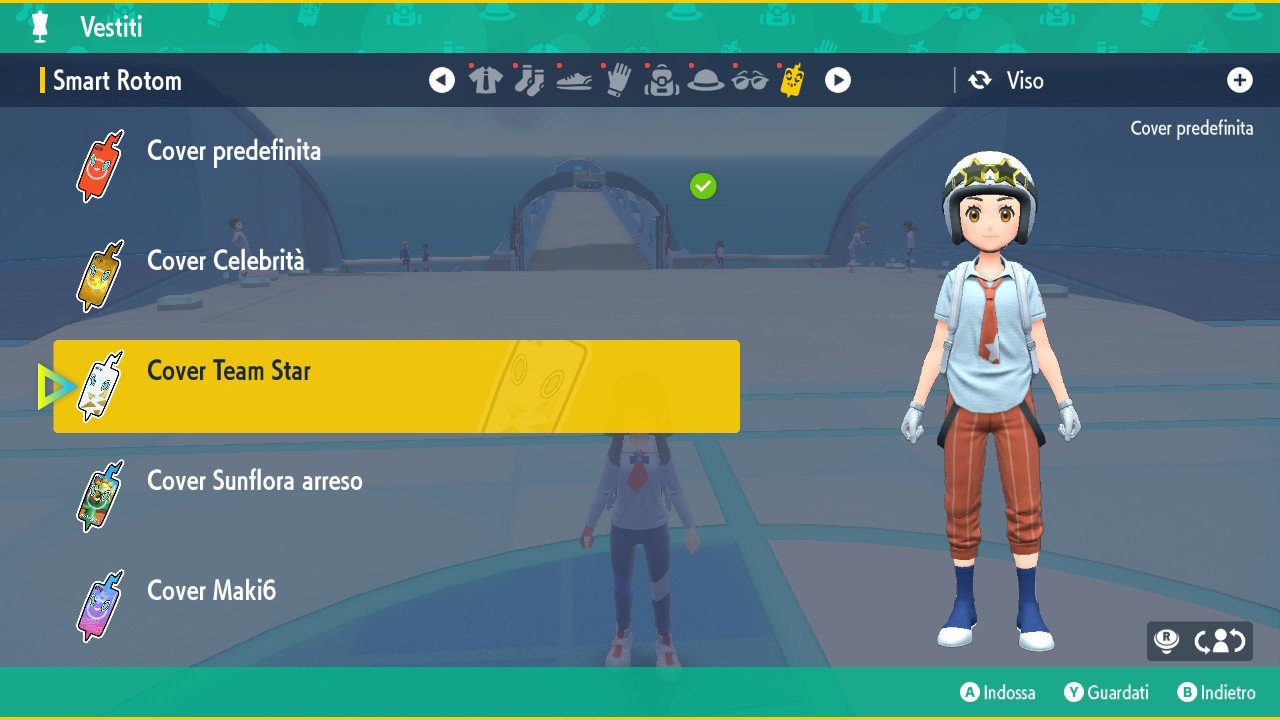Toggle the Viso camera view

(1006, 81)
